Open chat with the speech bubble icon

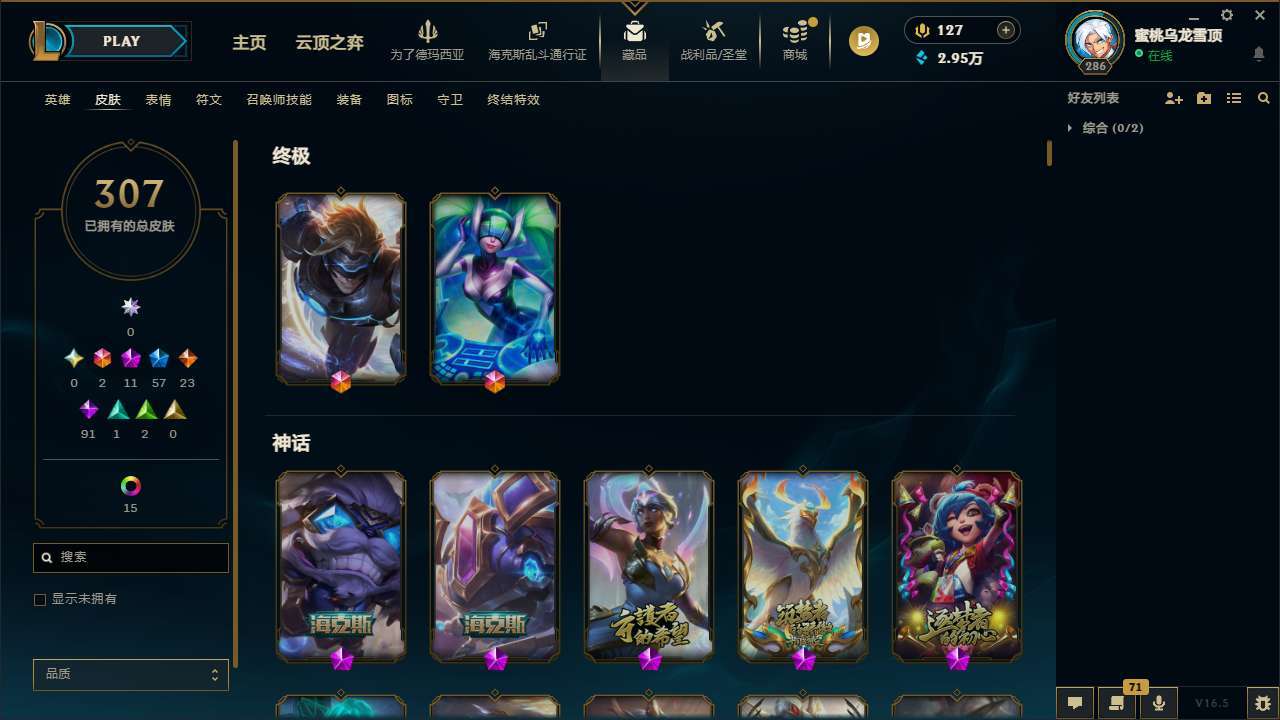click(x=1074, y=703)
